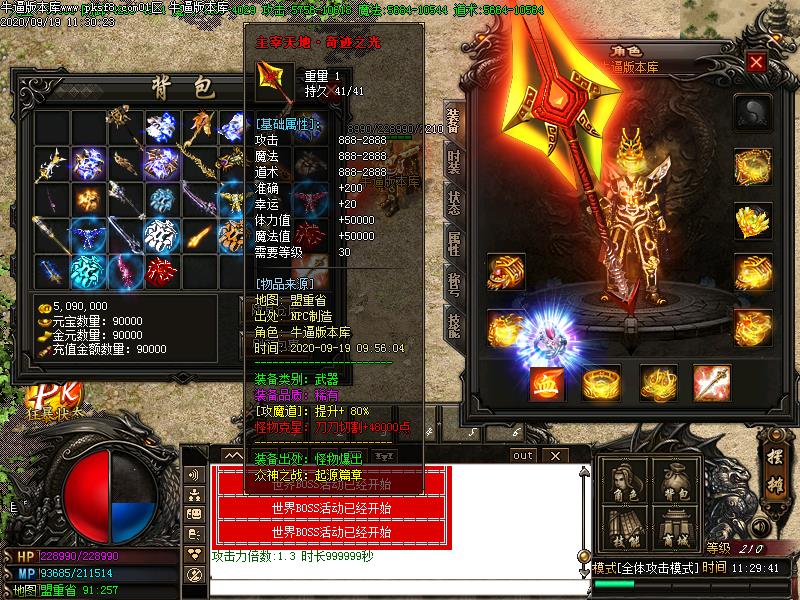
Task: Click the chat window 'out' button
Action: coord(522,455)
